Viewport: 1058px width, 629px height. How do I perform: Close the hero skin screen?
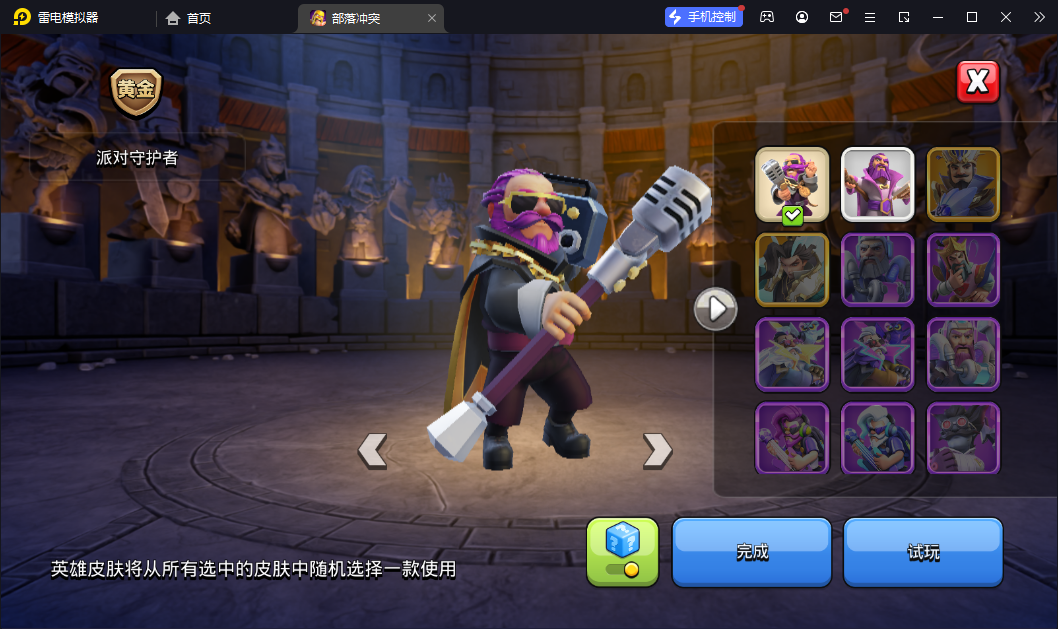pos(978,82)
